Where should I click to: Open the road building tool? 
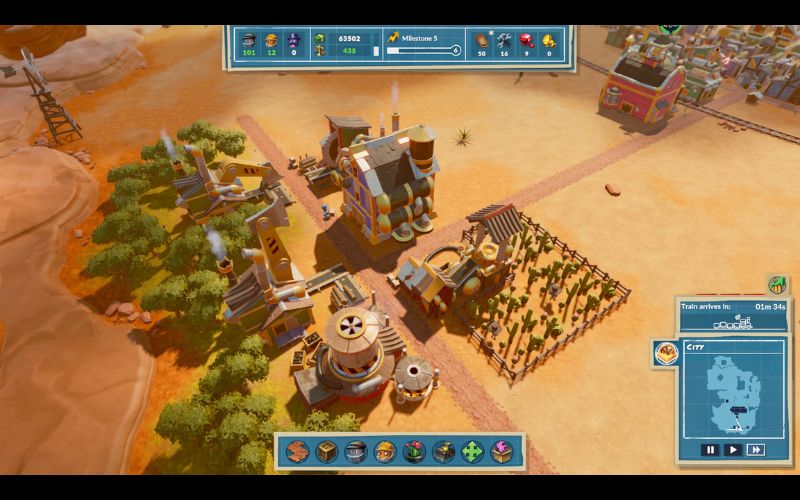click(297, 451)
